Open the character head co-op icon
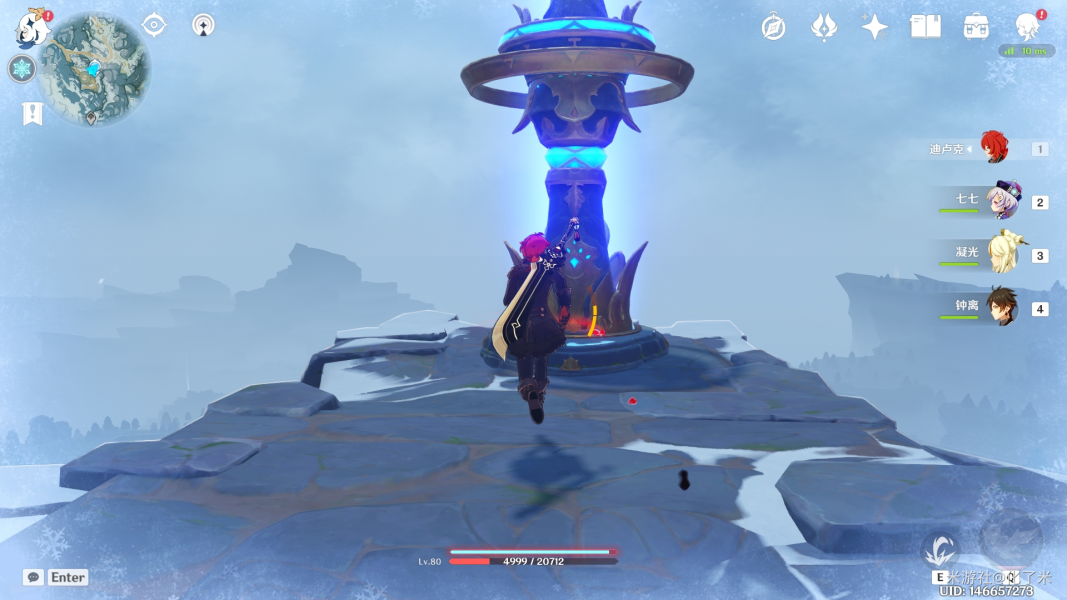 tap(1027, 27)
